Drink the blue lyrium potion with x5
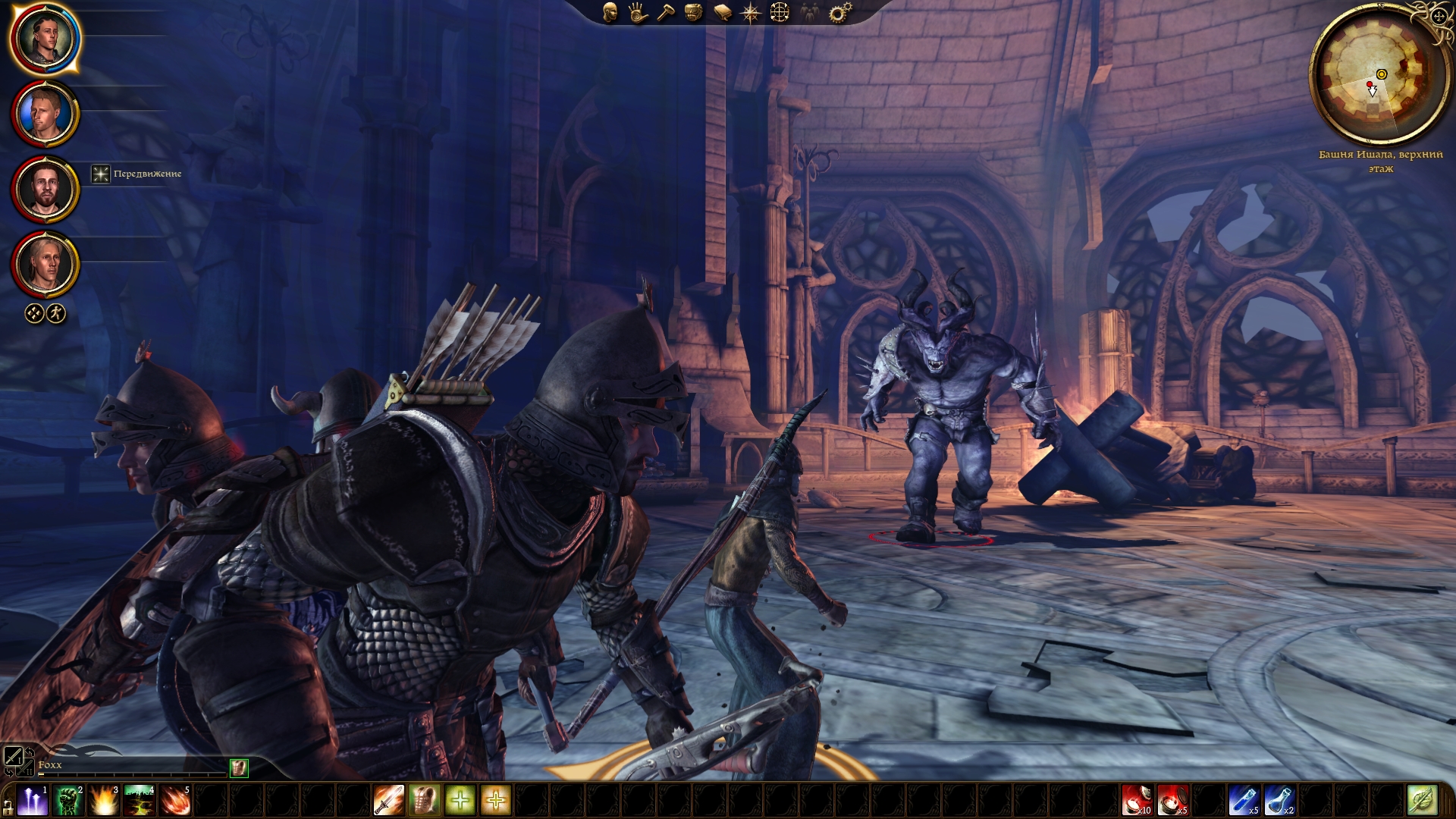 [1244, 801]
